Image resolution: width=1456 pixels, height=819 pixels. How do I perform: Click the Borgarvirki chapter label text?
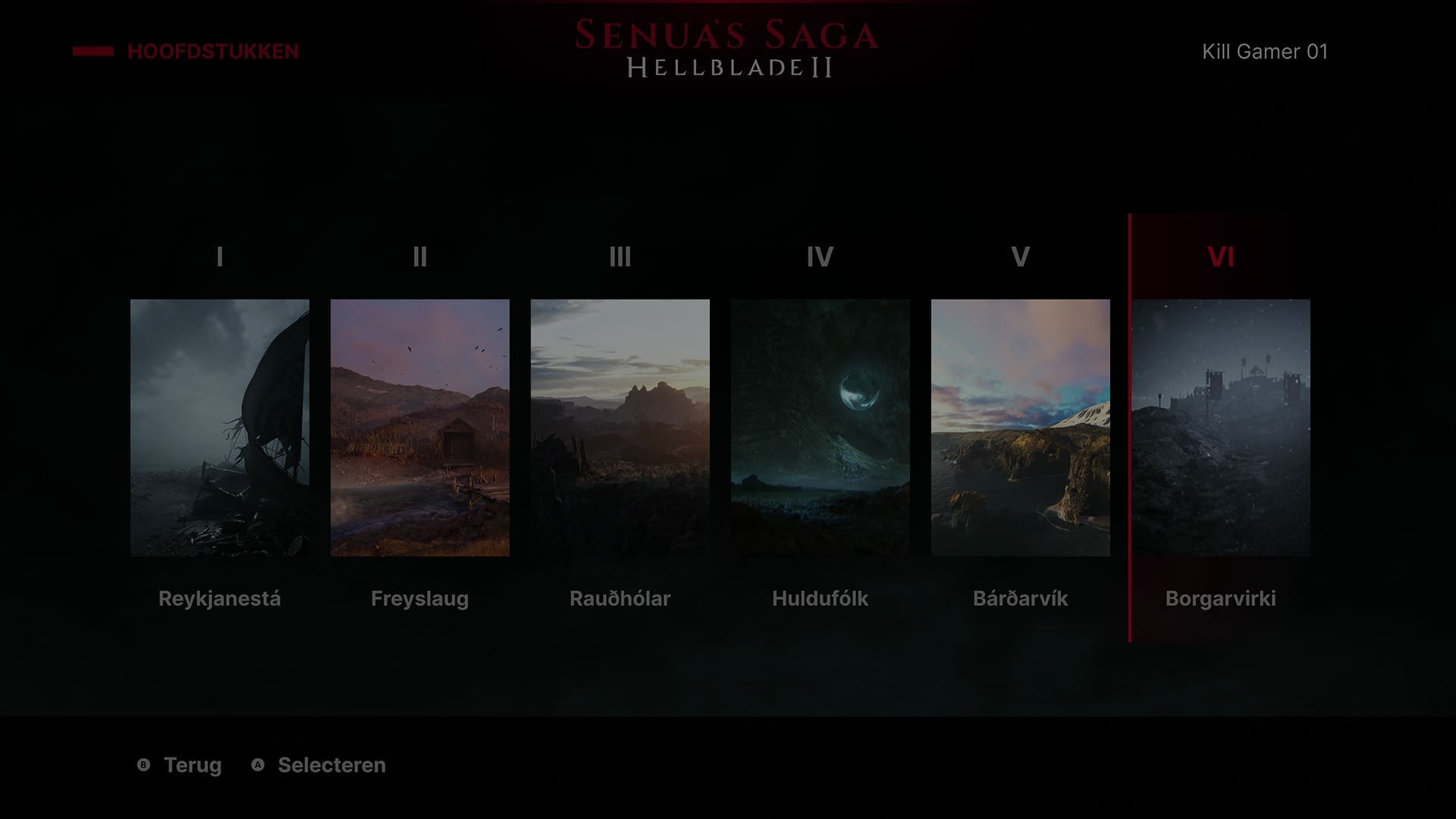pyautogui.click(x=1222, y=599)
